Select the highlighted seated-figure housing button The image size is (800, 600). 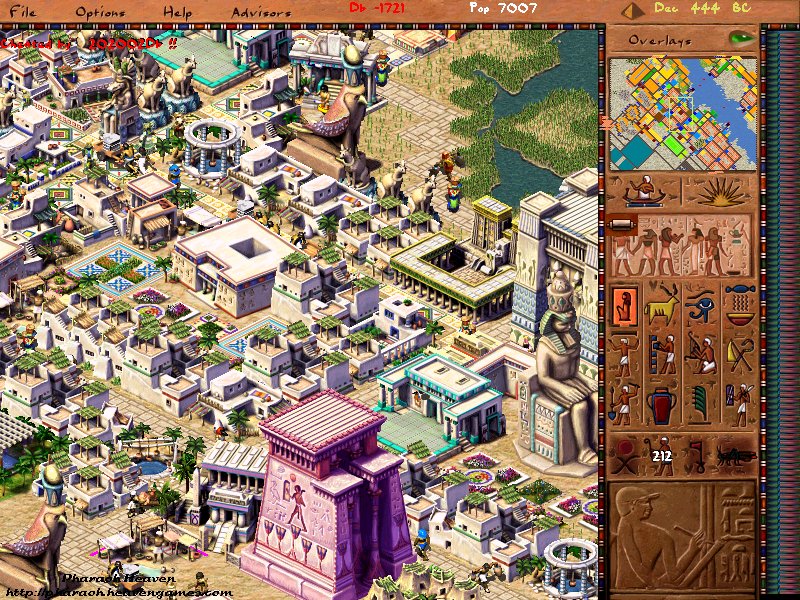click(625, 305)
